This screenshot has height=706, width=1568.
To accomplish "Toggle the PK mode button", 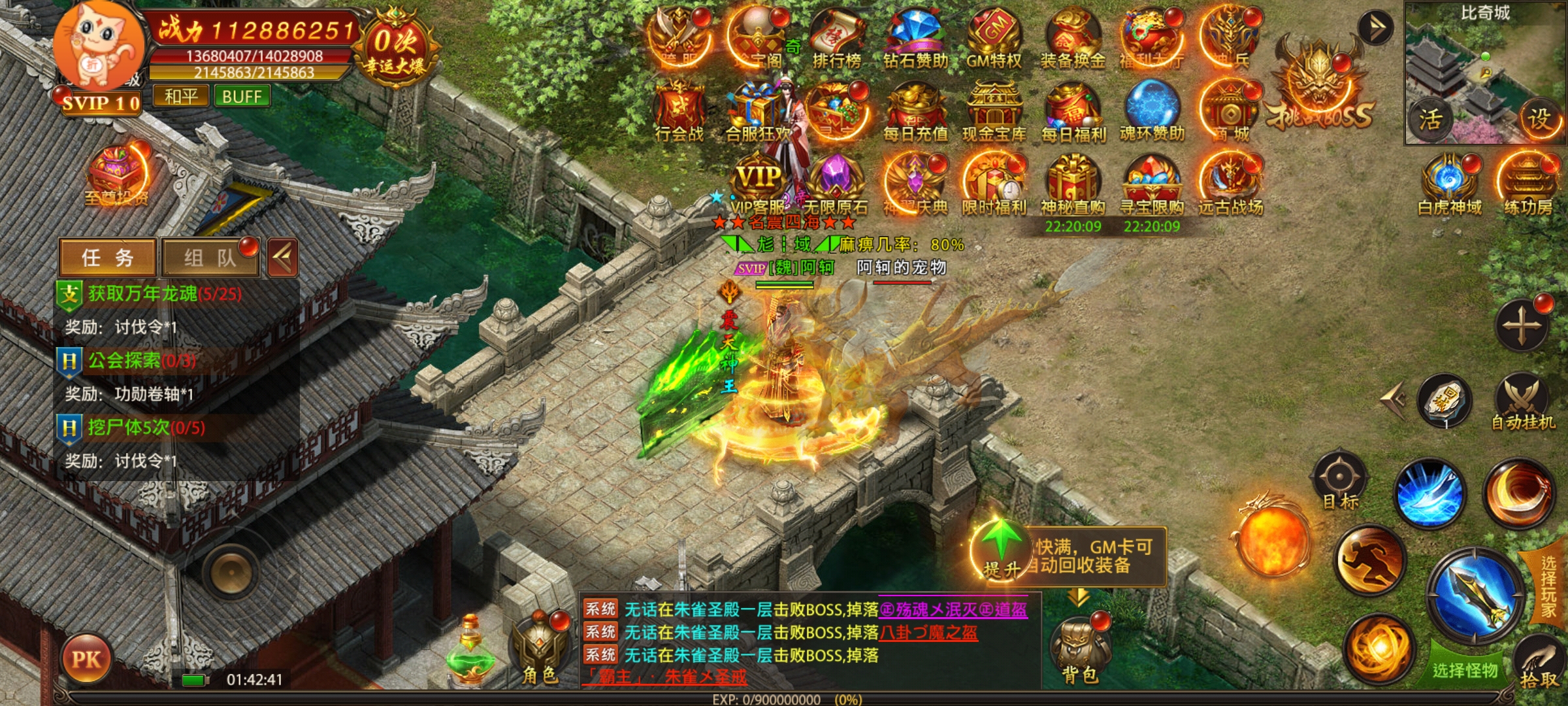I will [x=86, y=659].
